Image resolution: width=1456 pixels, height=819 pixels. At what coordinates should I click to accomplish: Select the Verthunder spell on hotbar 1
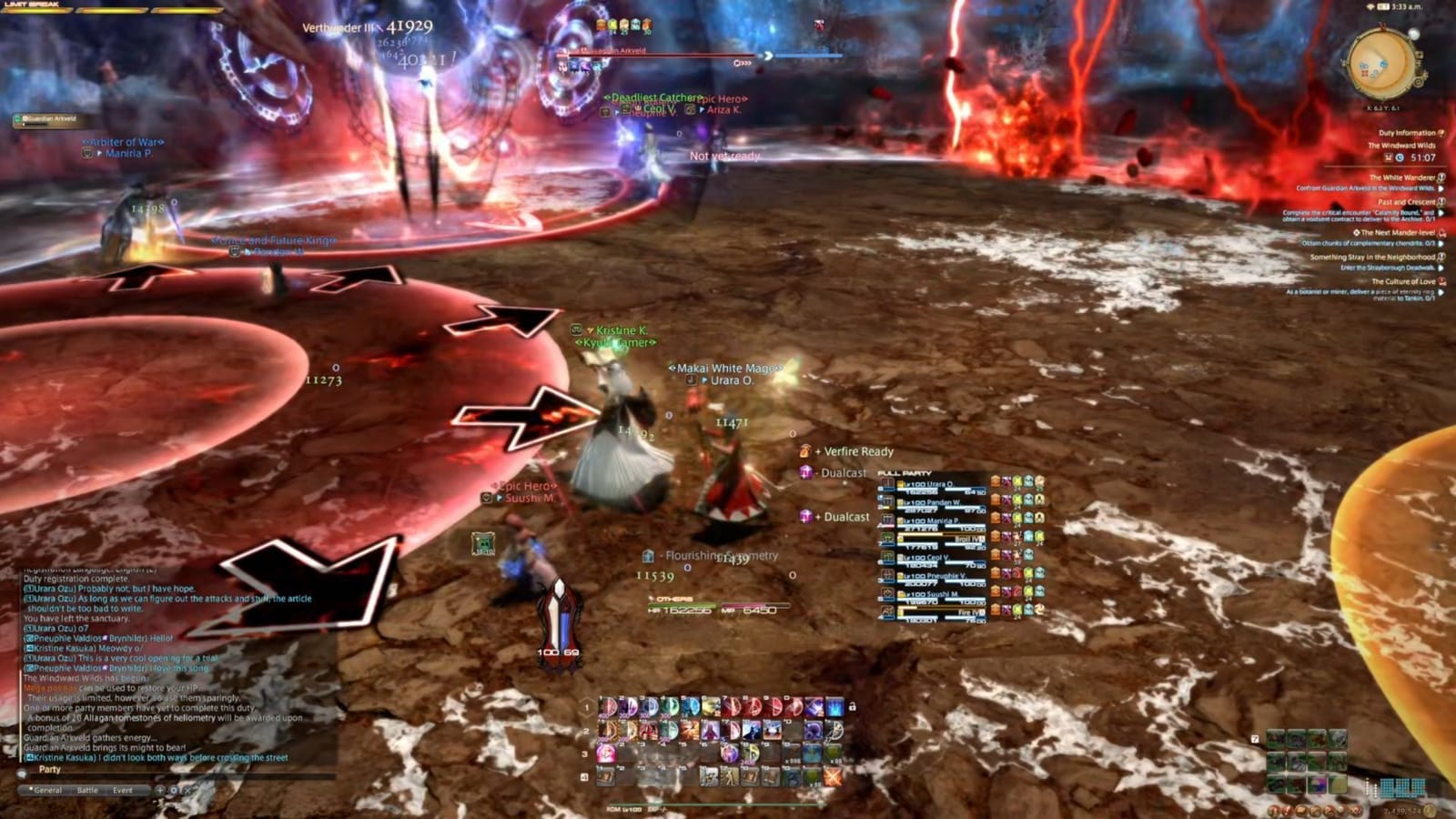[628, 708]
